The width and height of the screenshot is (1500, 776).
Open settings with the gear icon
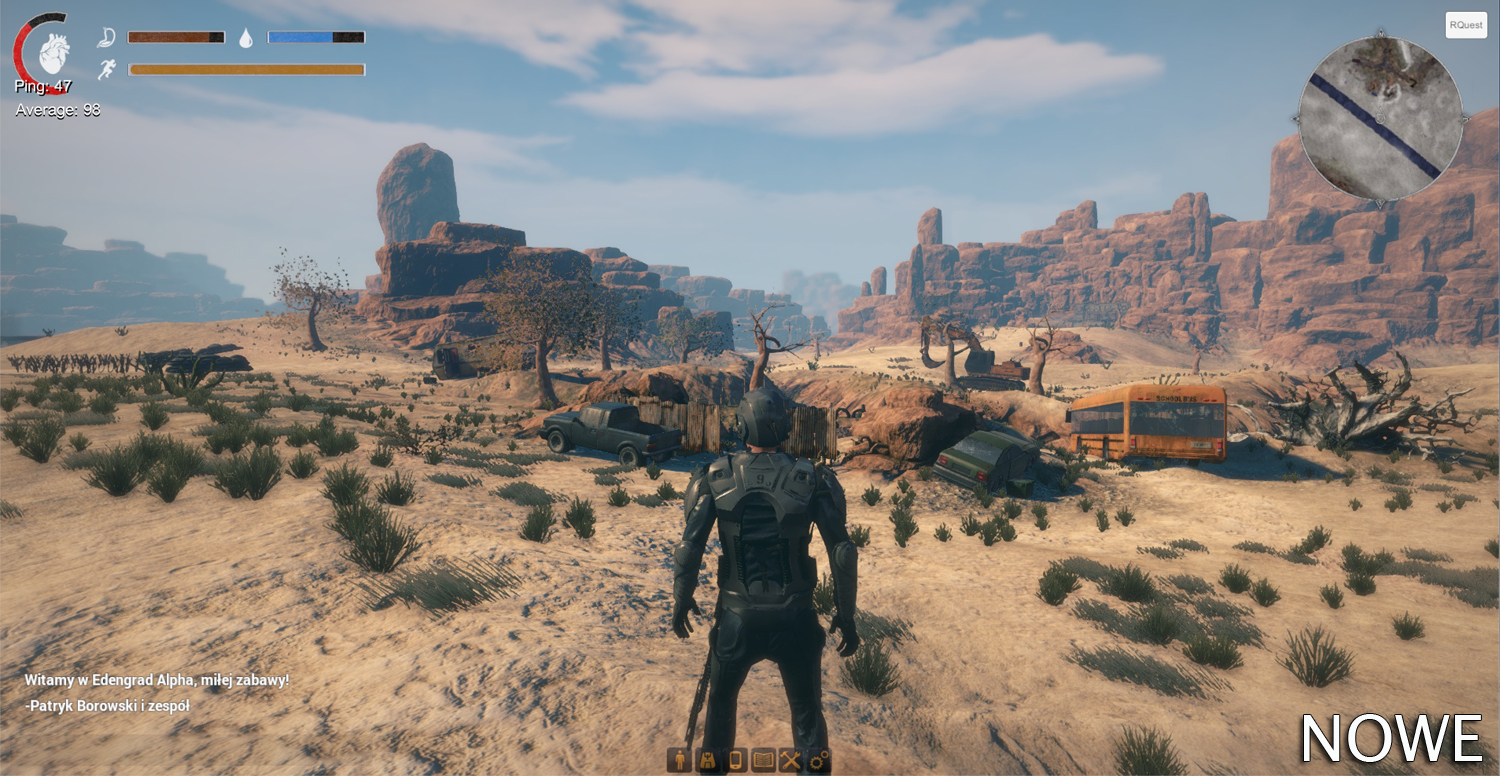819,760
